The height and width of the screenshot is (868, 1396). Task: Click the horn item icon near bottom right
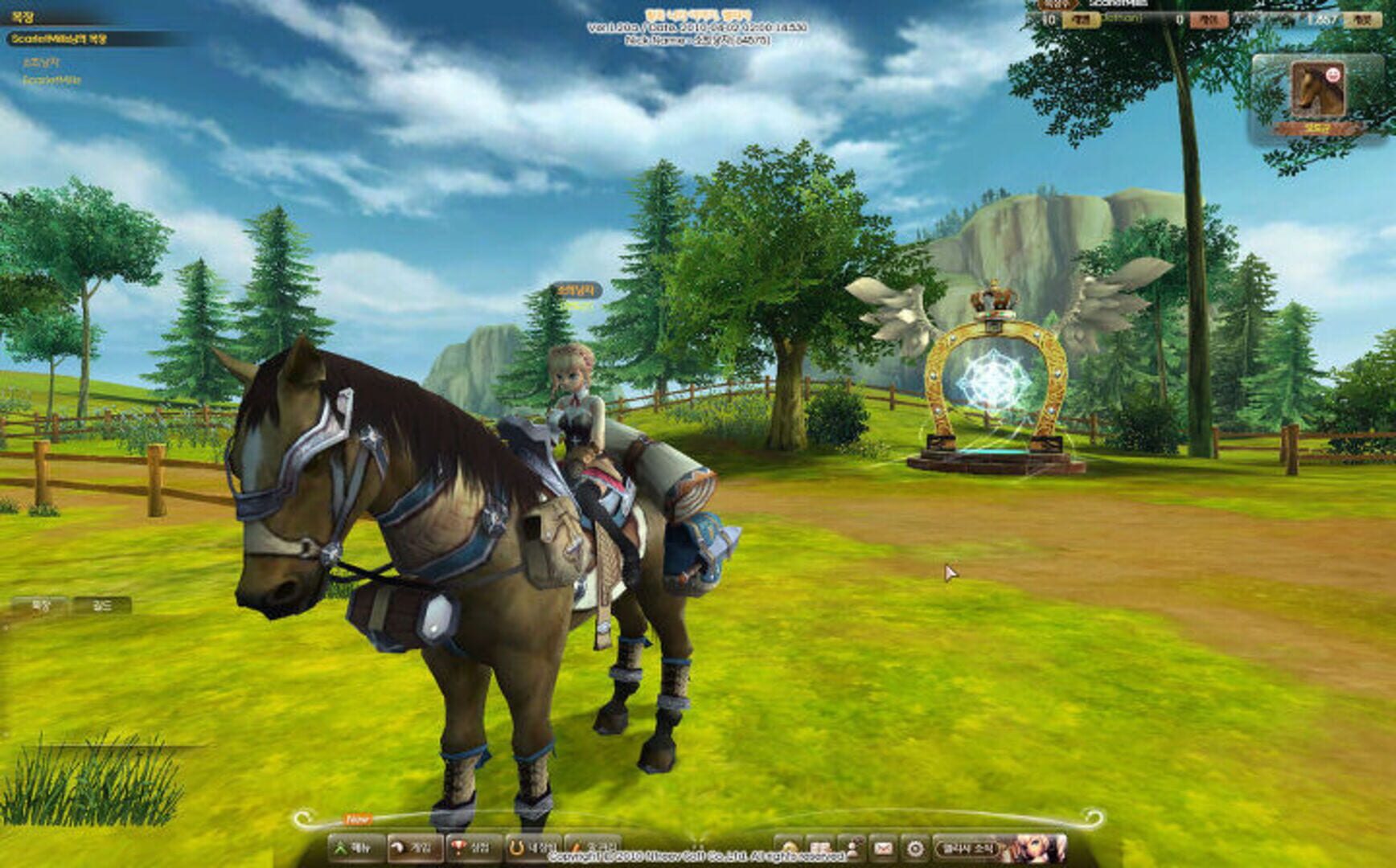pyautogui.click(x=788, y=848)
